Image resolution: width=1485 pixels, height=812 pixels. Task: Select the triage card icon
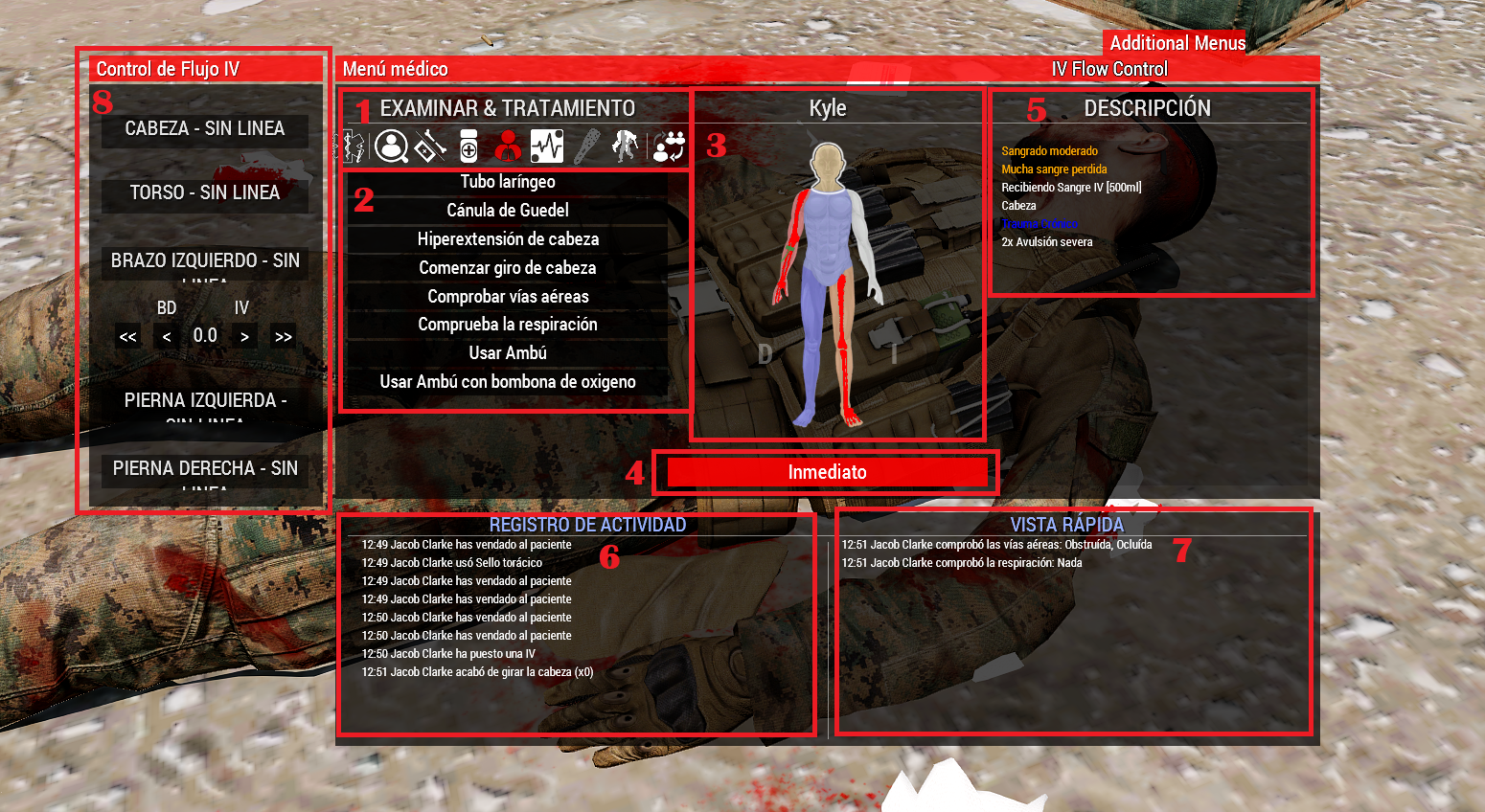354,146
